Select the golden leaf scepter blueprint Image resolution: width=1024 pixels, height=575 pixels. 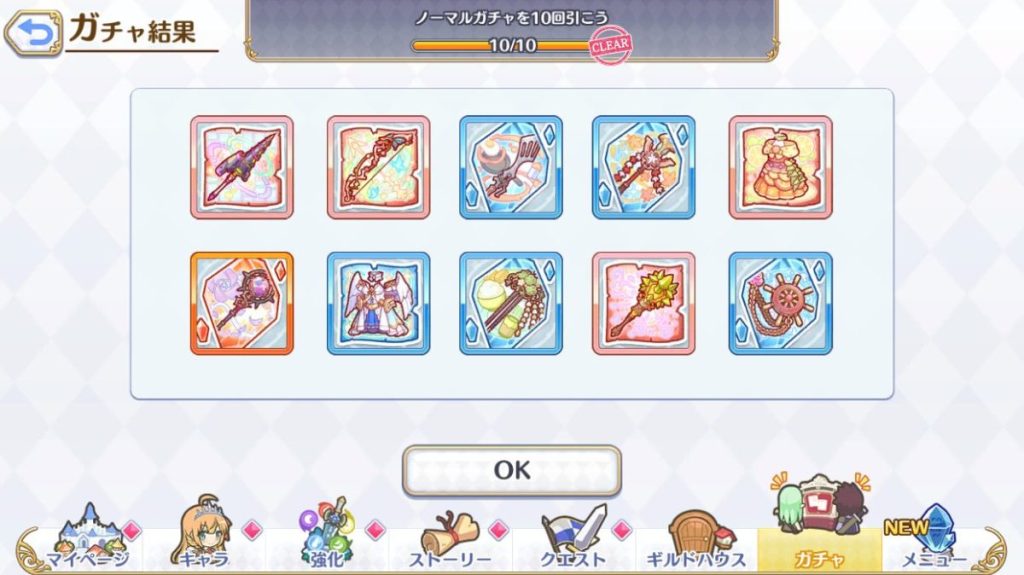[643, 303]
